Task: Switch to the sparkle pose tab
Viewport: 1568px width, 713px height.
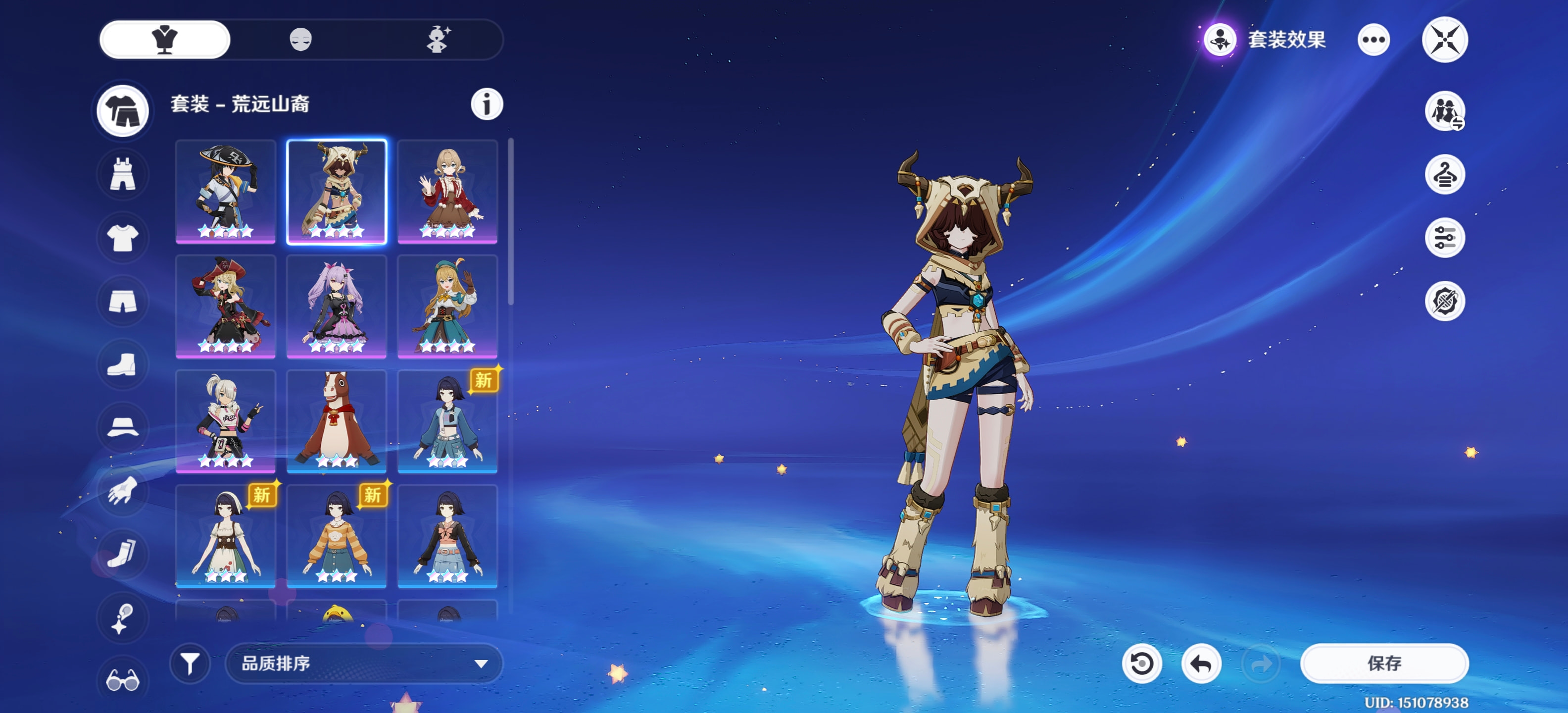Action: point(438,40)
